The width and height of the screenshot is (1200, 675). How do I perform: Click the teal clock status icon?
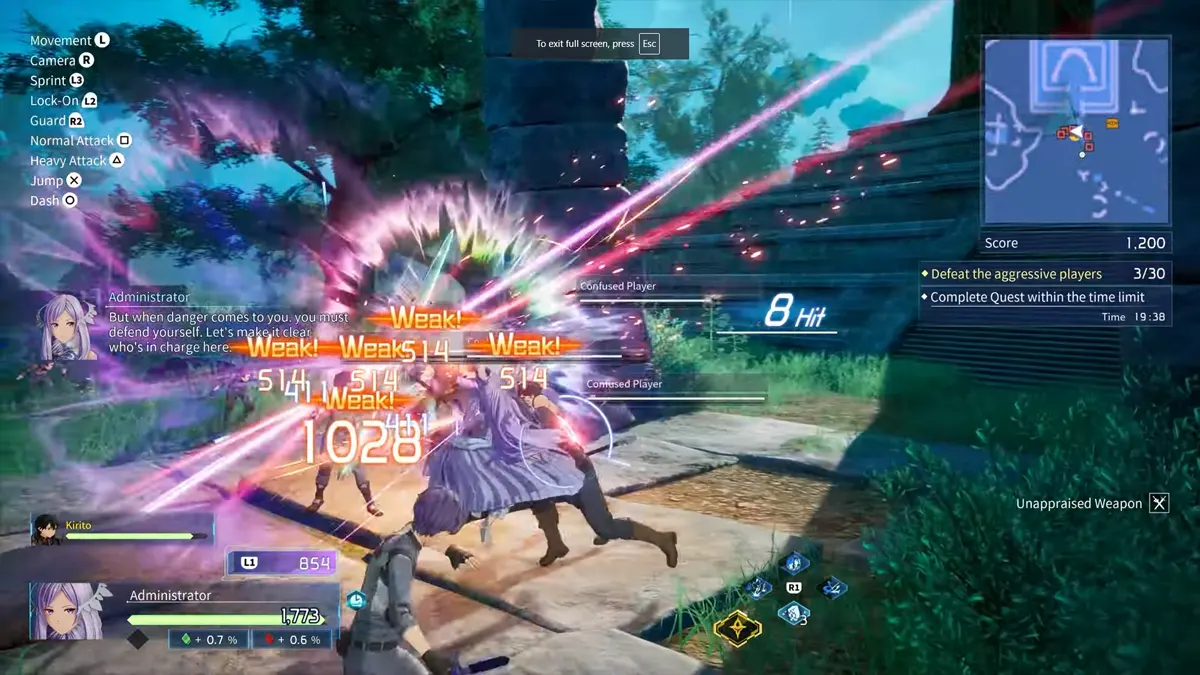[357, 600]
